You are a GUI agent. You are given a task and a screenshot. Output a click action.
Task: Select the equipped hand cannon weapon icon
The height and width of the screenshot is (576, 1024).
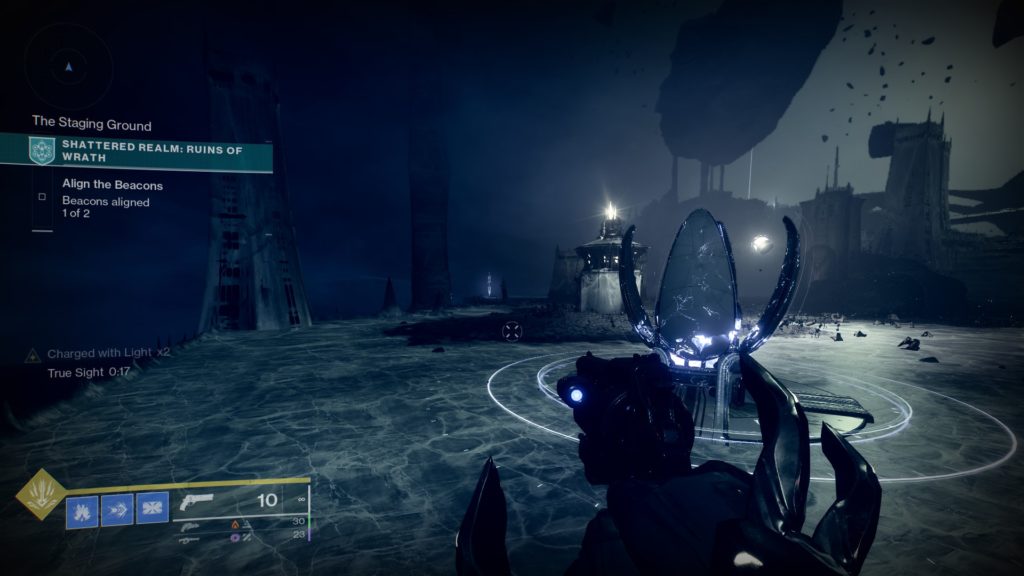[199, 502]
